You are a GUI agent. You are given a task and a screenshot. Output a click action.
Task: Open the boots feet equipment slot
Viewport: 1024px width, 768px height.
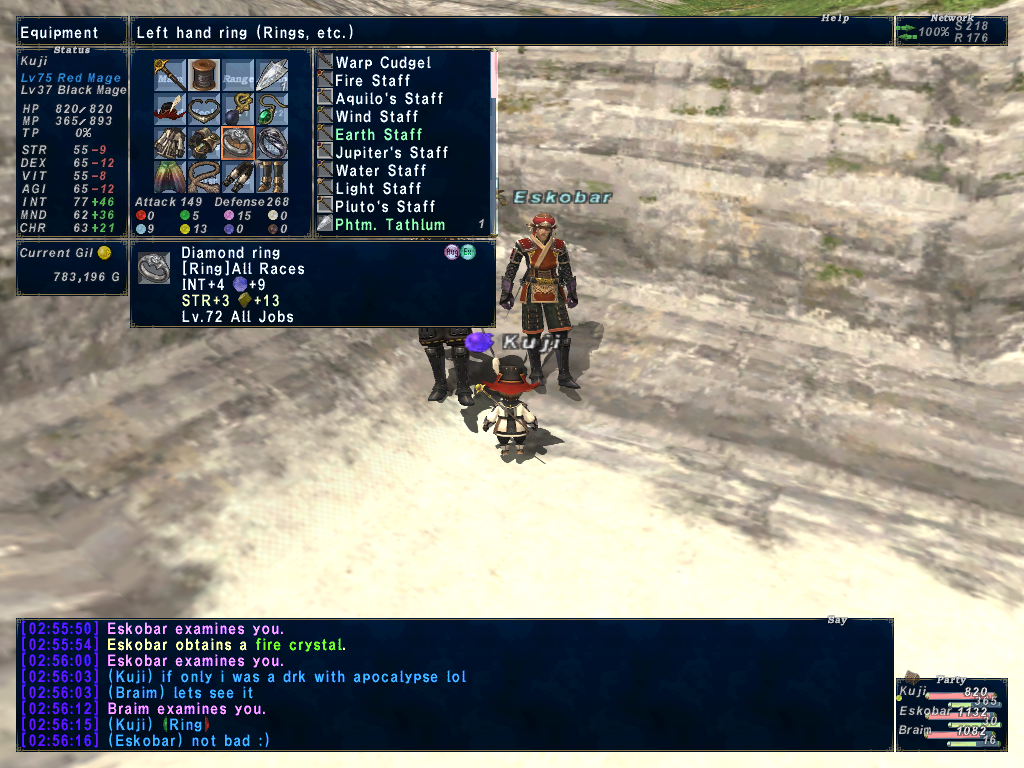[272, 177]
